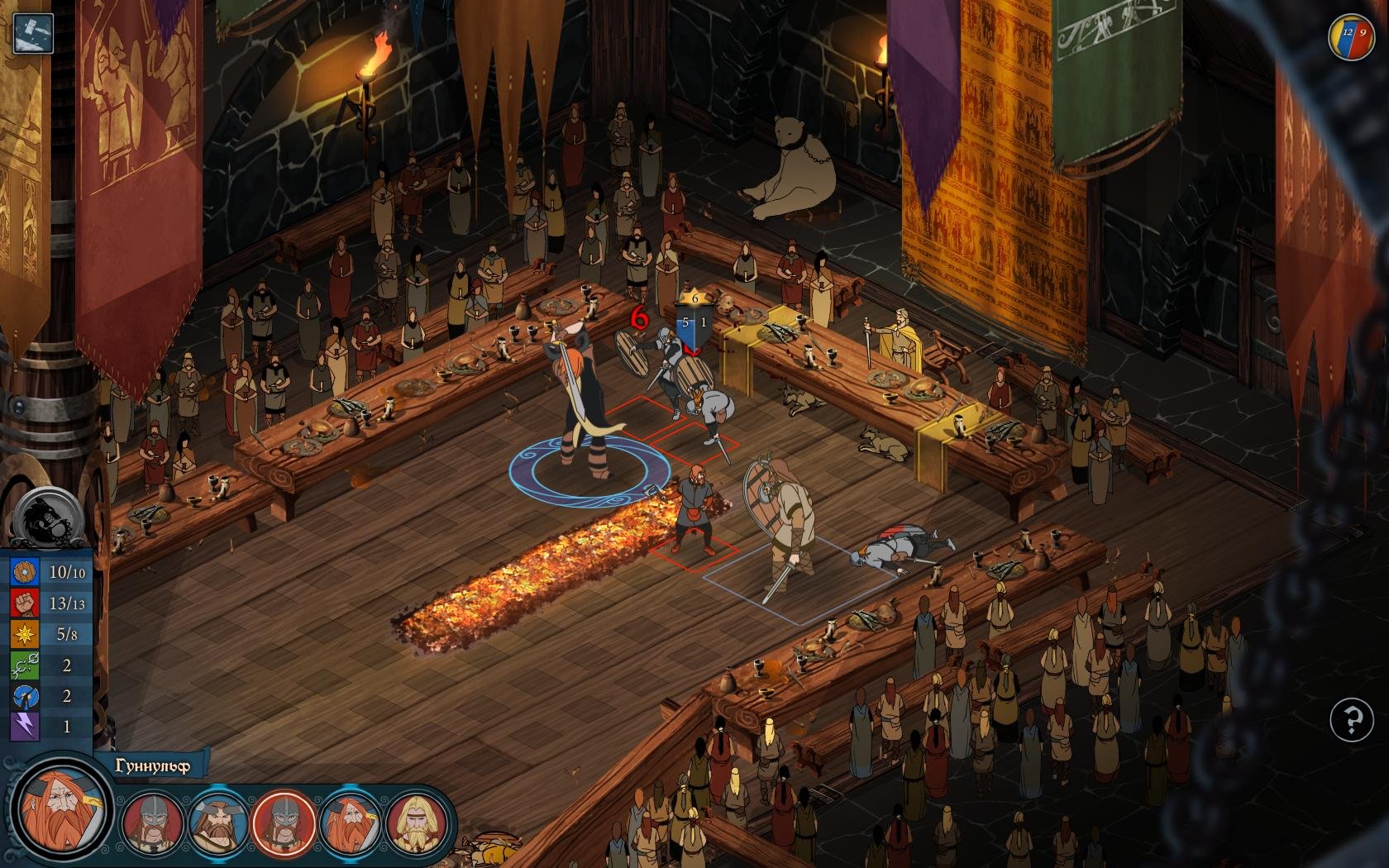Click the blue and red banner counter icon
The image size is (1389, 868).
click(1347, 38)
